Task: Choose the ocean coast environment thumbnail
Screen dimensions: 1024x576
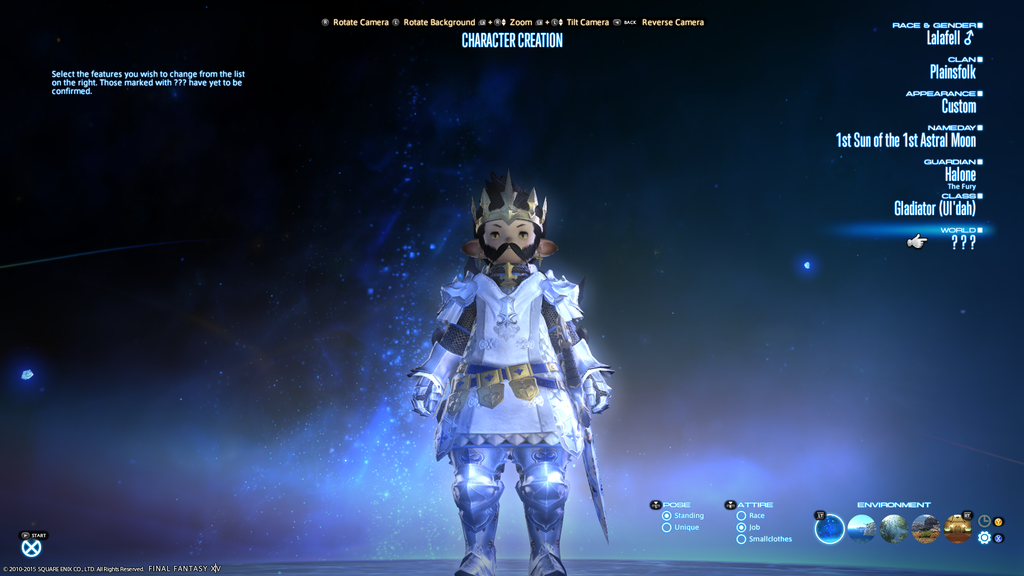Action: [861, 529]
